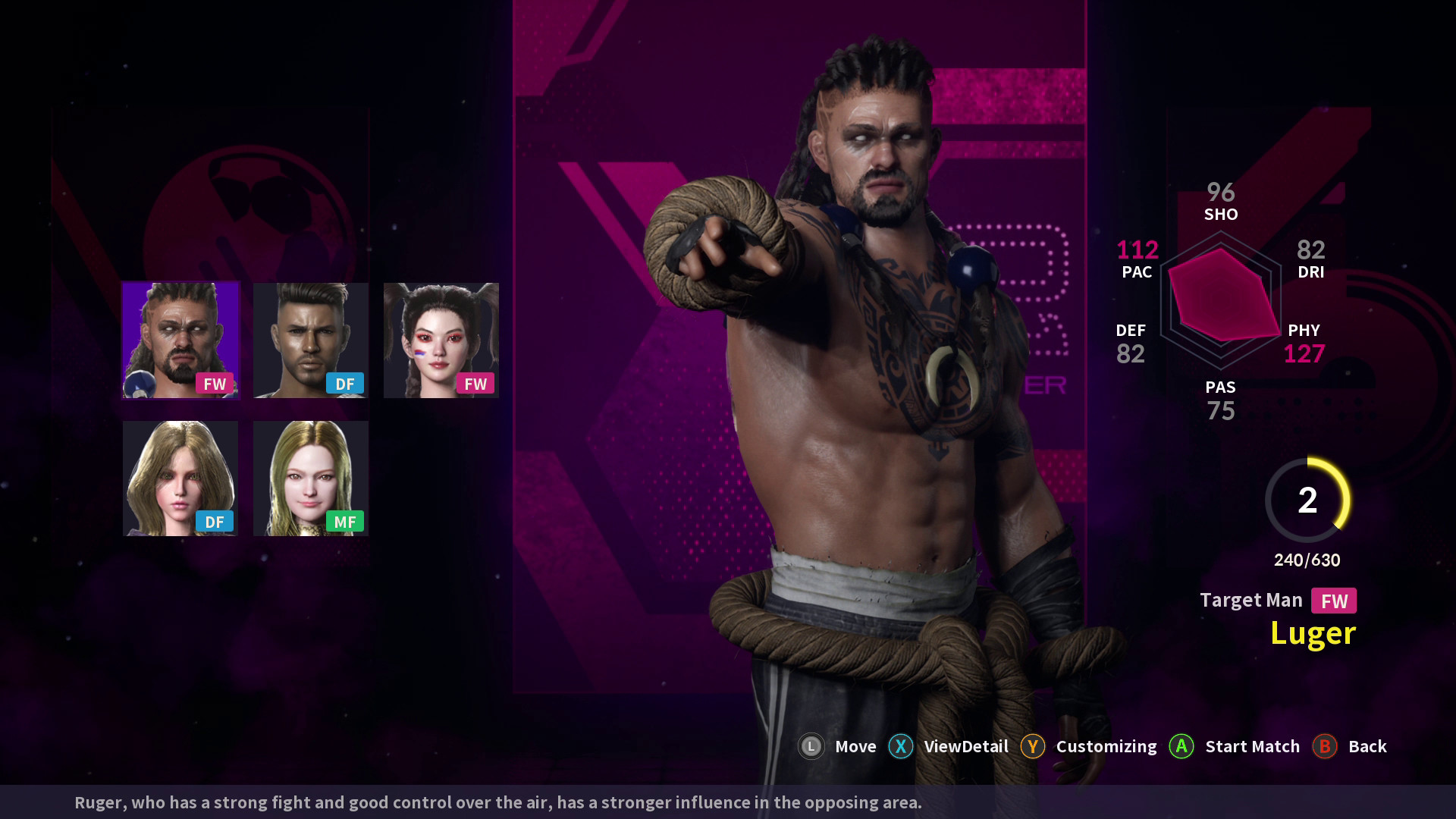The height and width of the screenshot is (819, 1456).
Task: Pick the female FW with red face paint
Action: (441, 340)
